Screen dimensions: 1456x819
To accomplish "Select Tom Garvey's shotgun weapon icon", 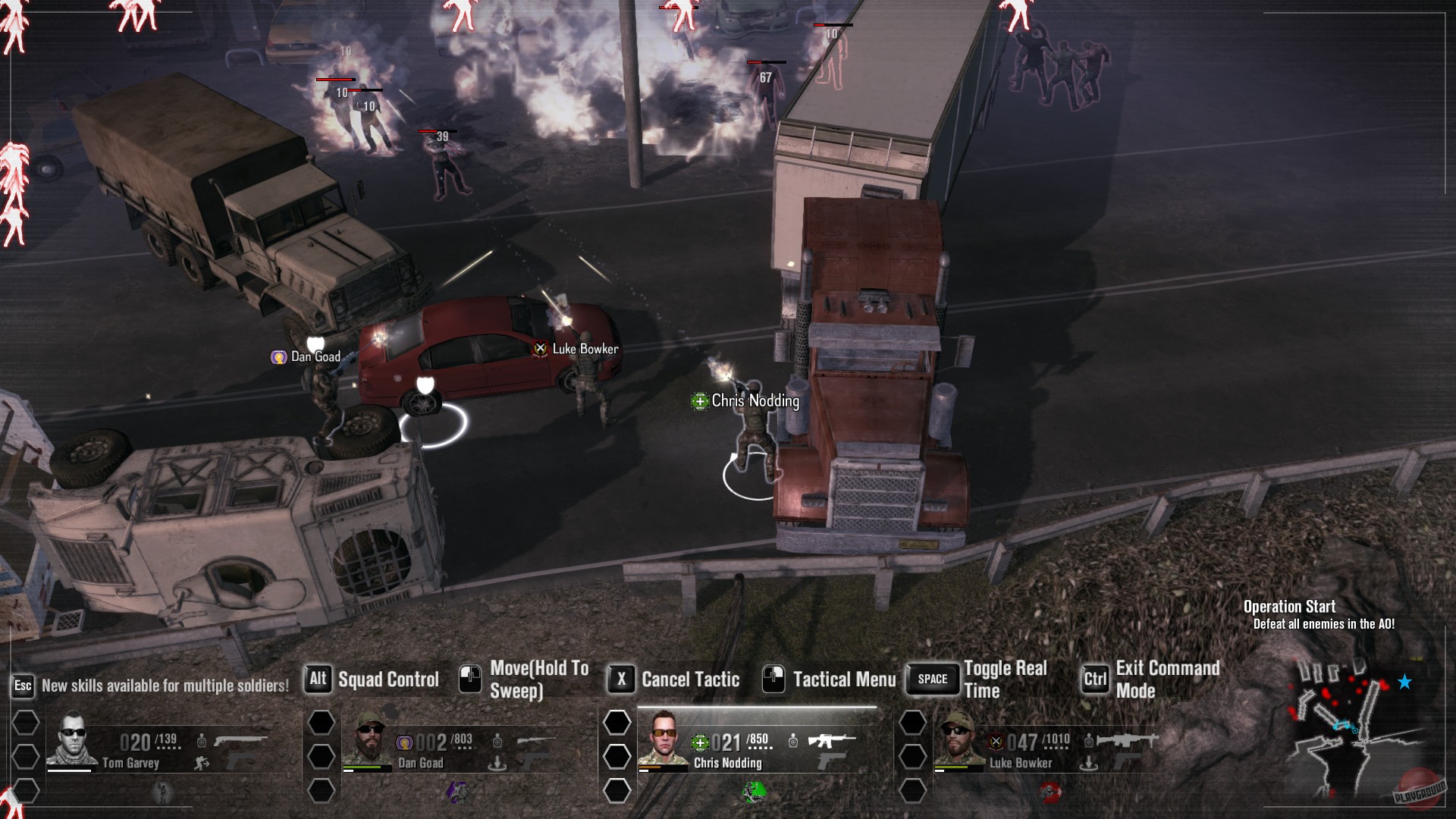I will pos(240,739).
